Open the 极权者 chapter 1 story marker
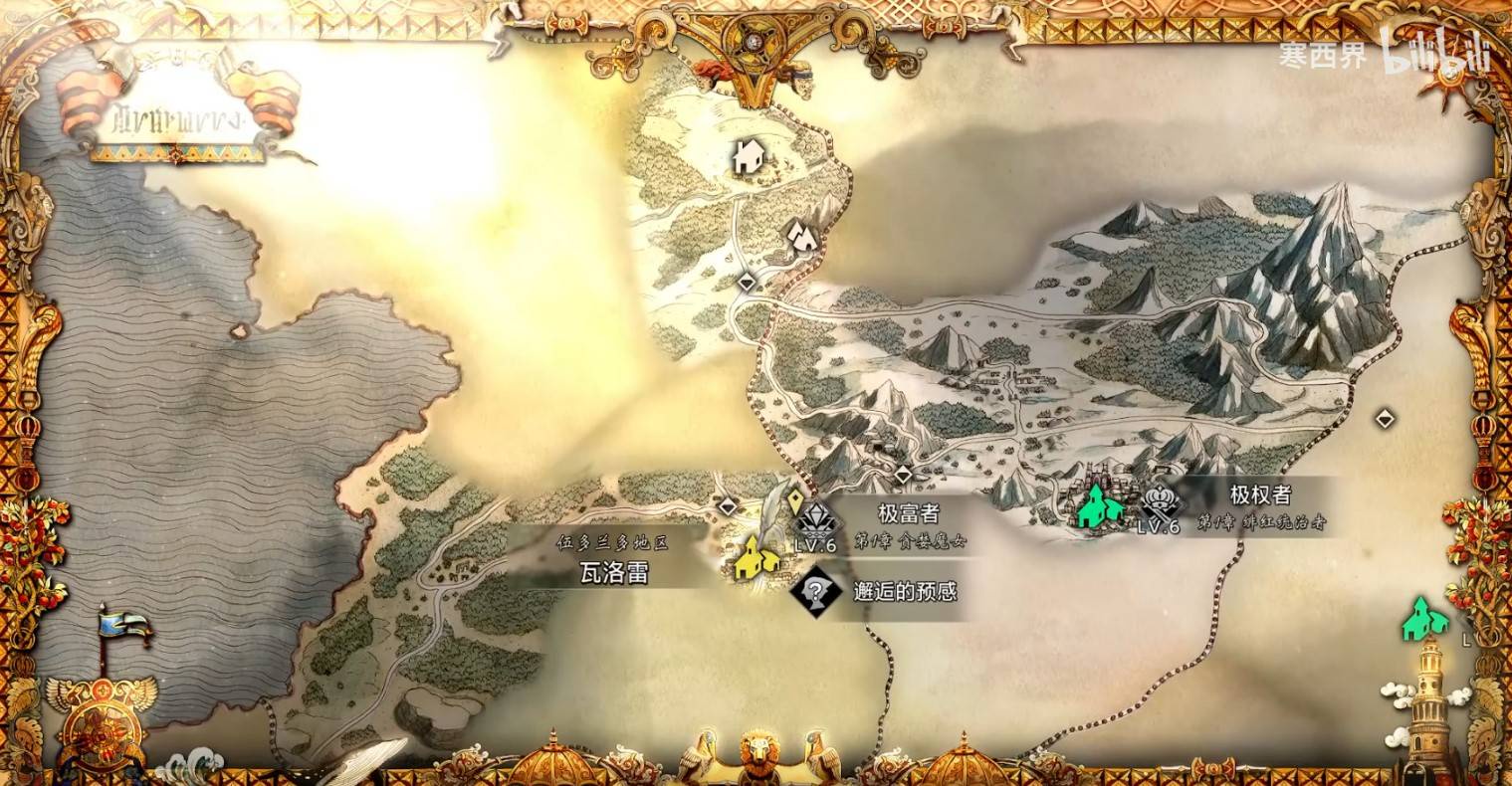 (1161, 502)
